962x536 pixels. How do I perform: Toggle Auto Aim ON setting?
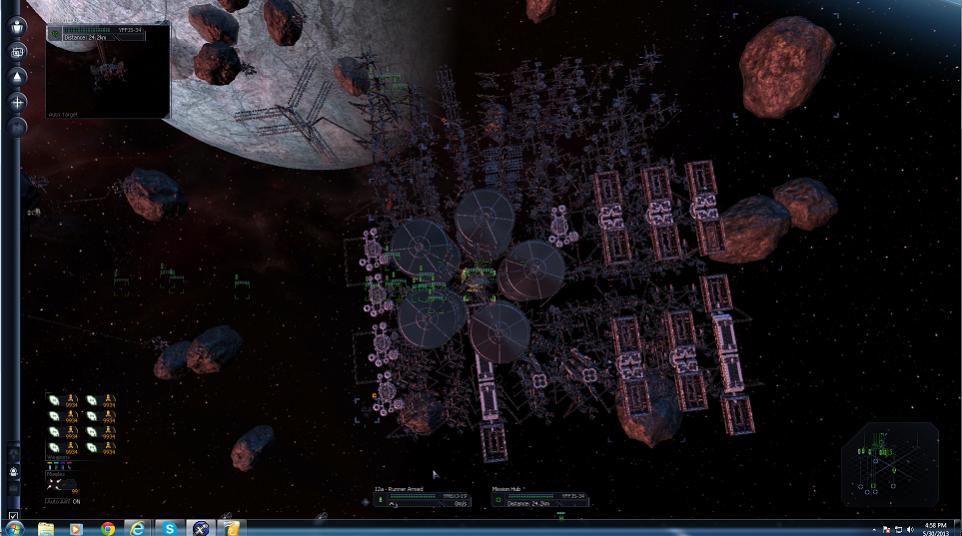point(63,501)
